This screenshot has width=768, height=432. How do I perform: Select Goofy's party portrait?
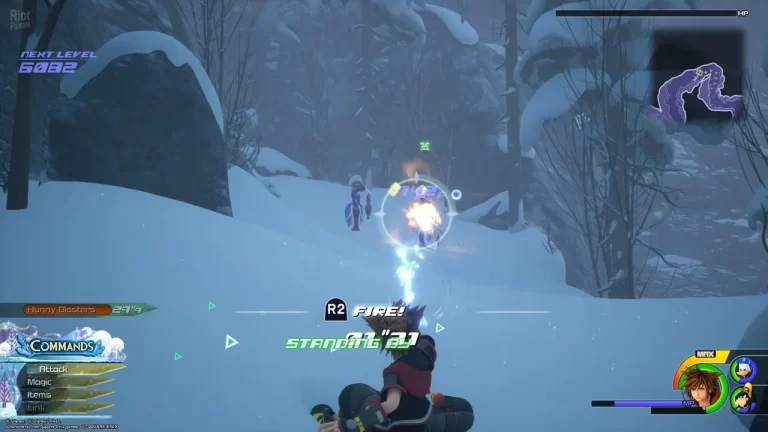(x=743, y=400)
